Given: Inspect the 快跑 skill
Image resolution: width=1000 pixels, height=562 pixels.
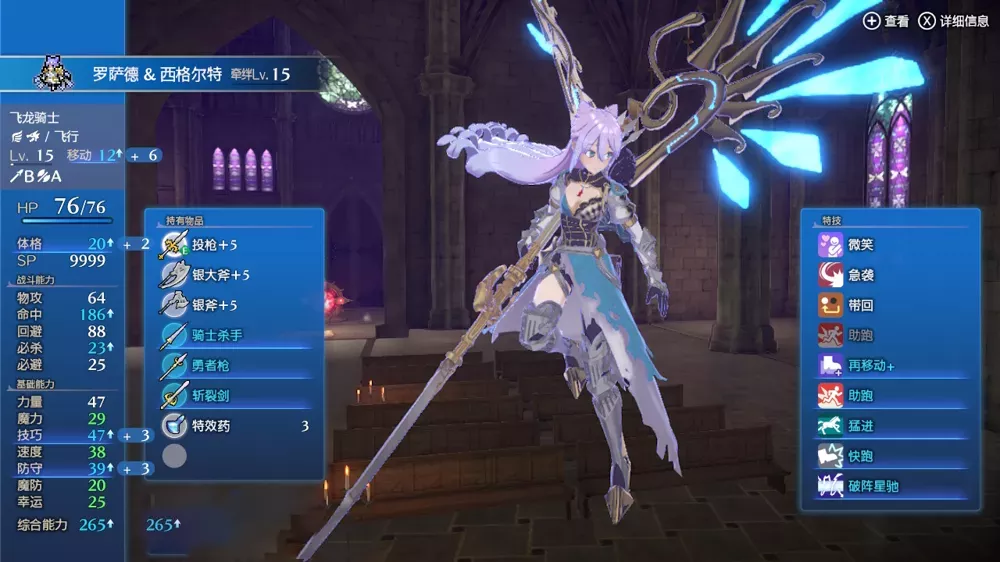Looking at the screenshot, I should point(895,456).
